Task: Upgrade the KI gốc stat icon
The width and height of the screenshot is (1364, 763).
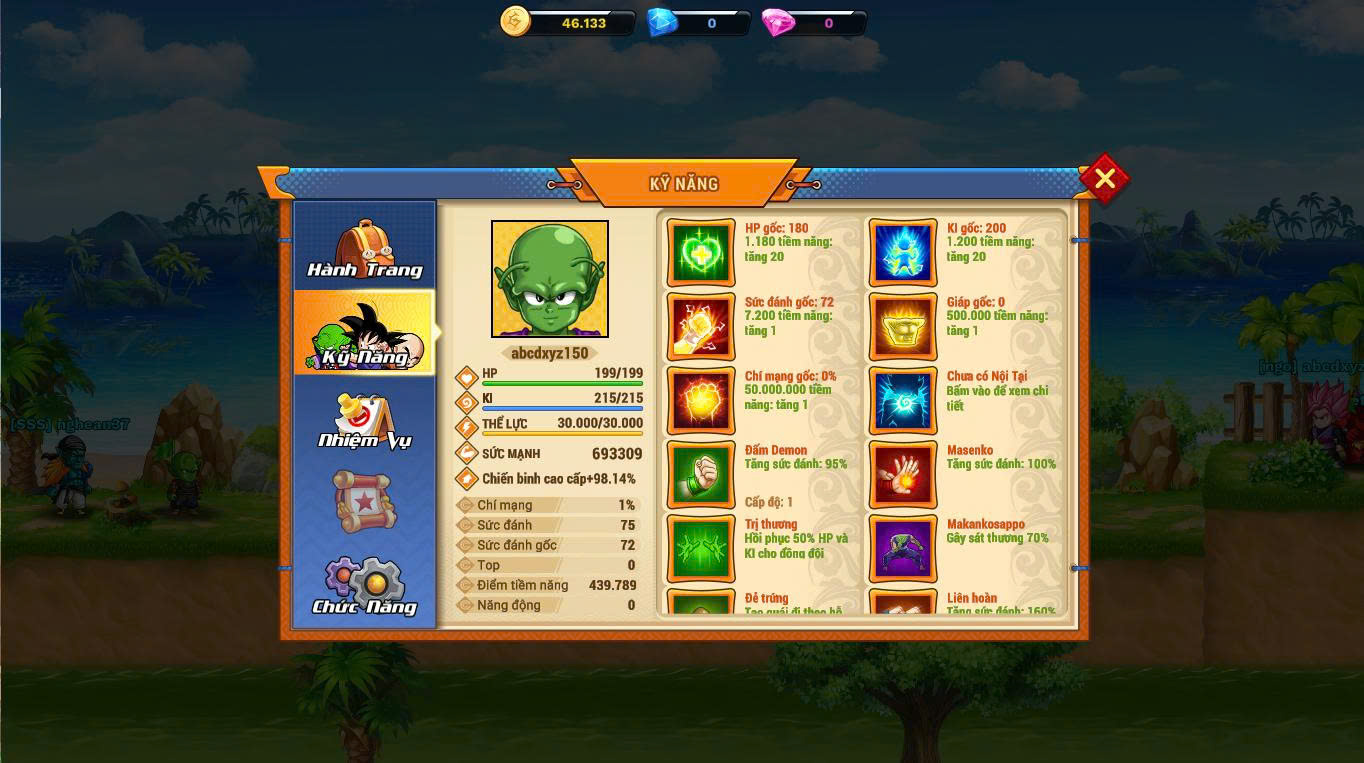Action: (903, 253)
